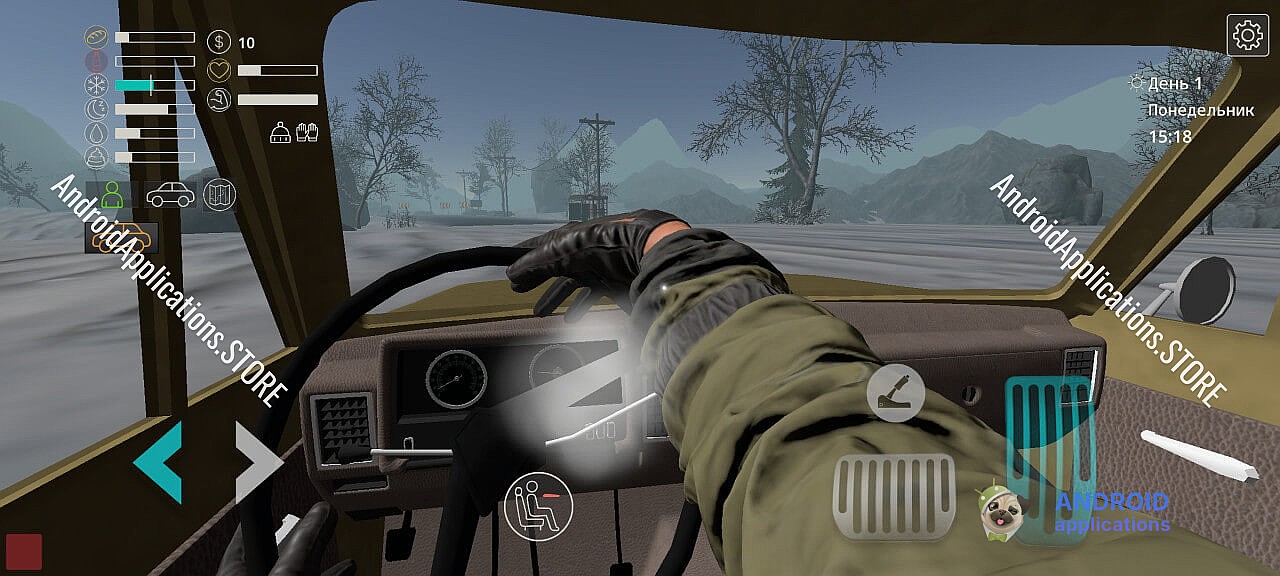Viewport: 1280px width, 576px height.
Task: Open the folded map icon
Action: (219, 195)
